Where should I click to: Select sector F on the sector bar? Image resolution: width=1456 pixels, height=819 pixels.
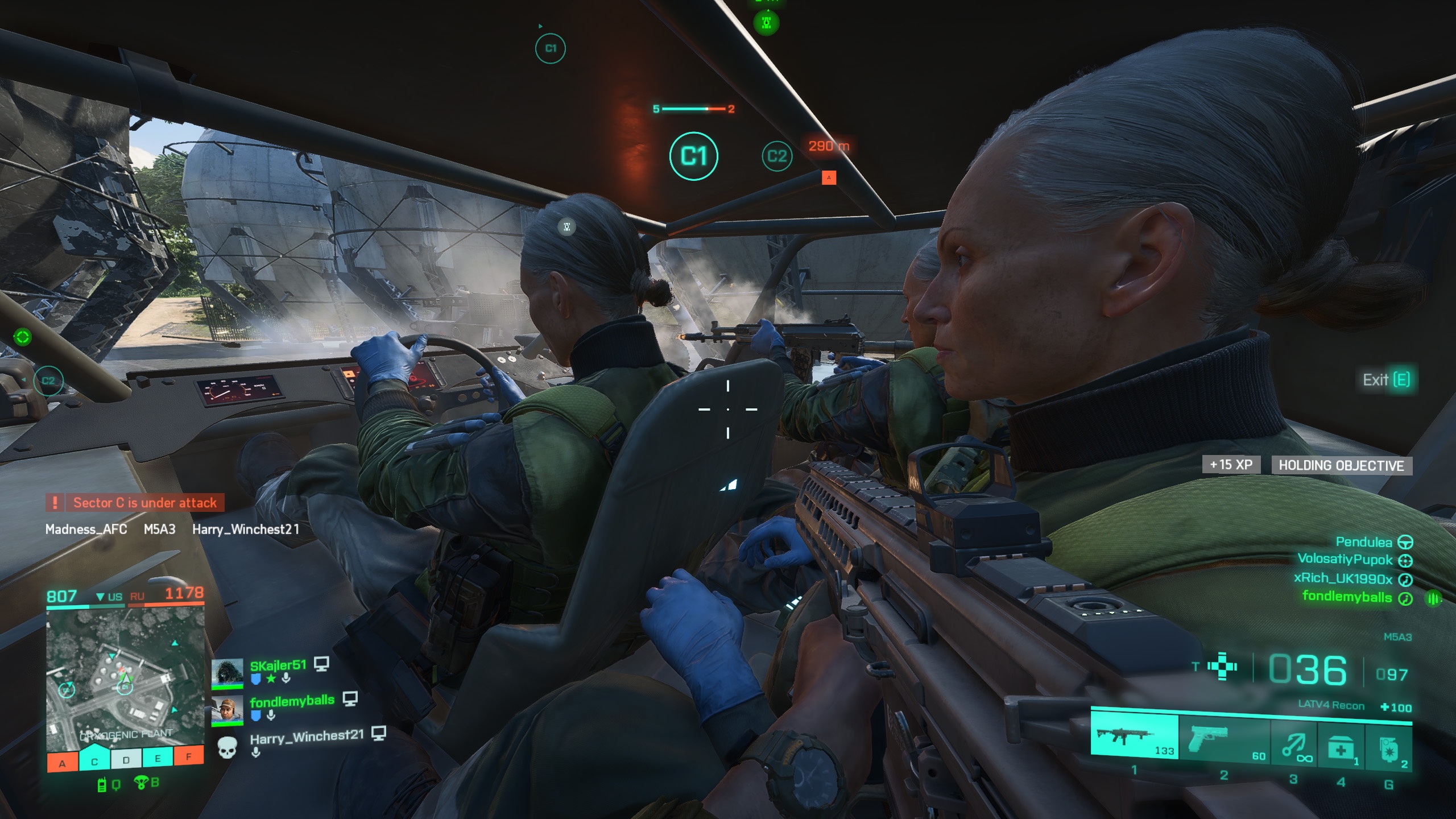(x=189, y=756)
